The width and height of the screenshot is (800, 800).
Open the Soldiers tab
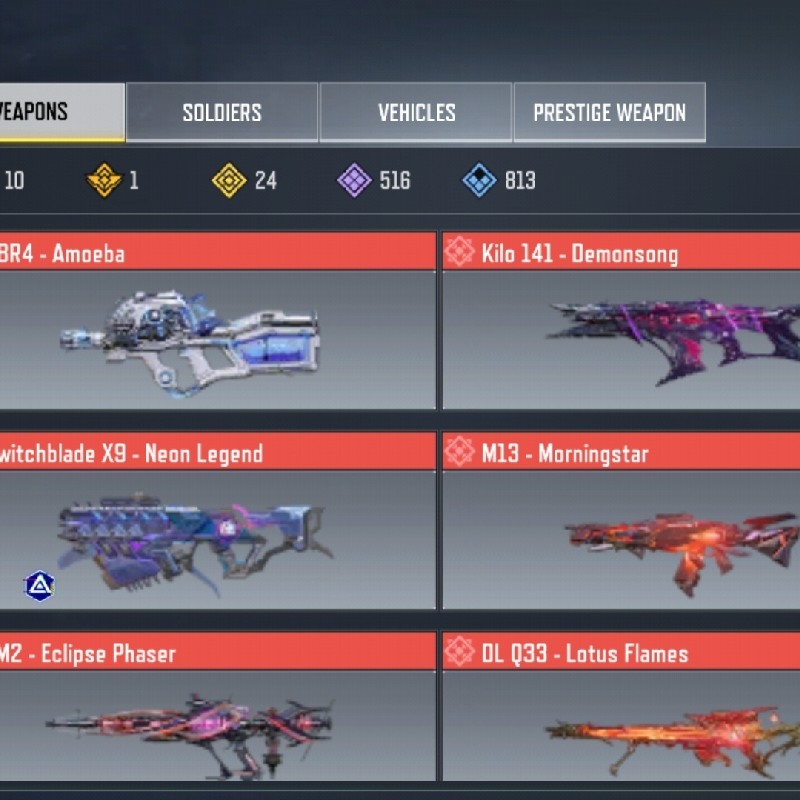click(x=222, y=112)
